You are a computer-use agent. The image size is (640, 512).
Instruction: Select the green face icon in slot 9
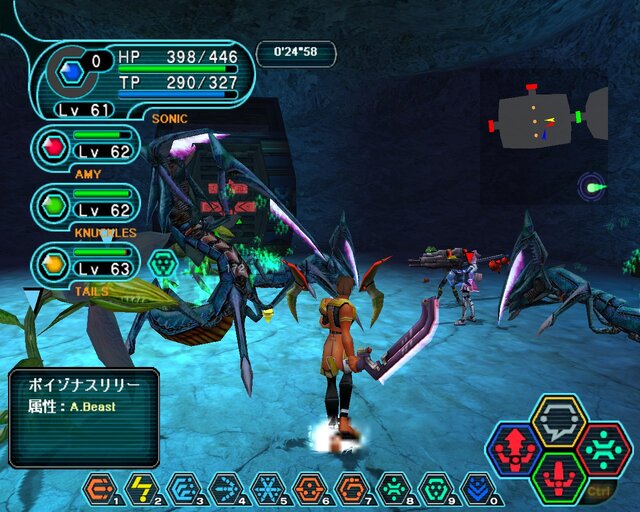click(435, 488)
